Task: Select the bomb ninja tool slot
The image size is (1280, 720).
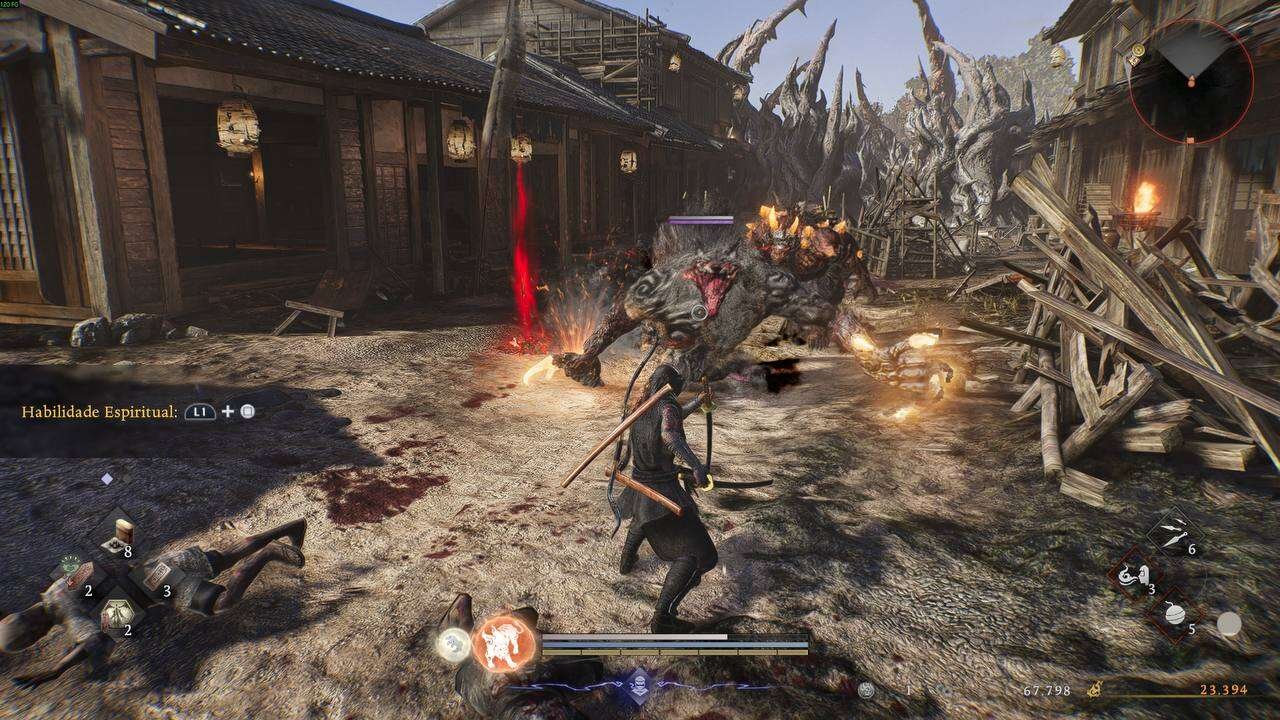Action: click(x=1175, y=614)
